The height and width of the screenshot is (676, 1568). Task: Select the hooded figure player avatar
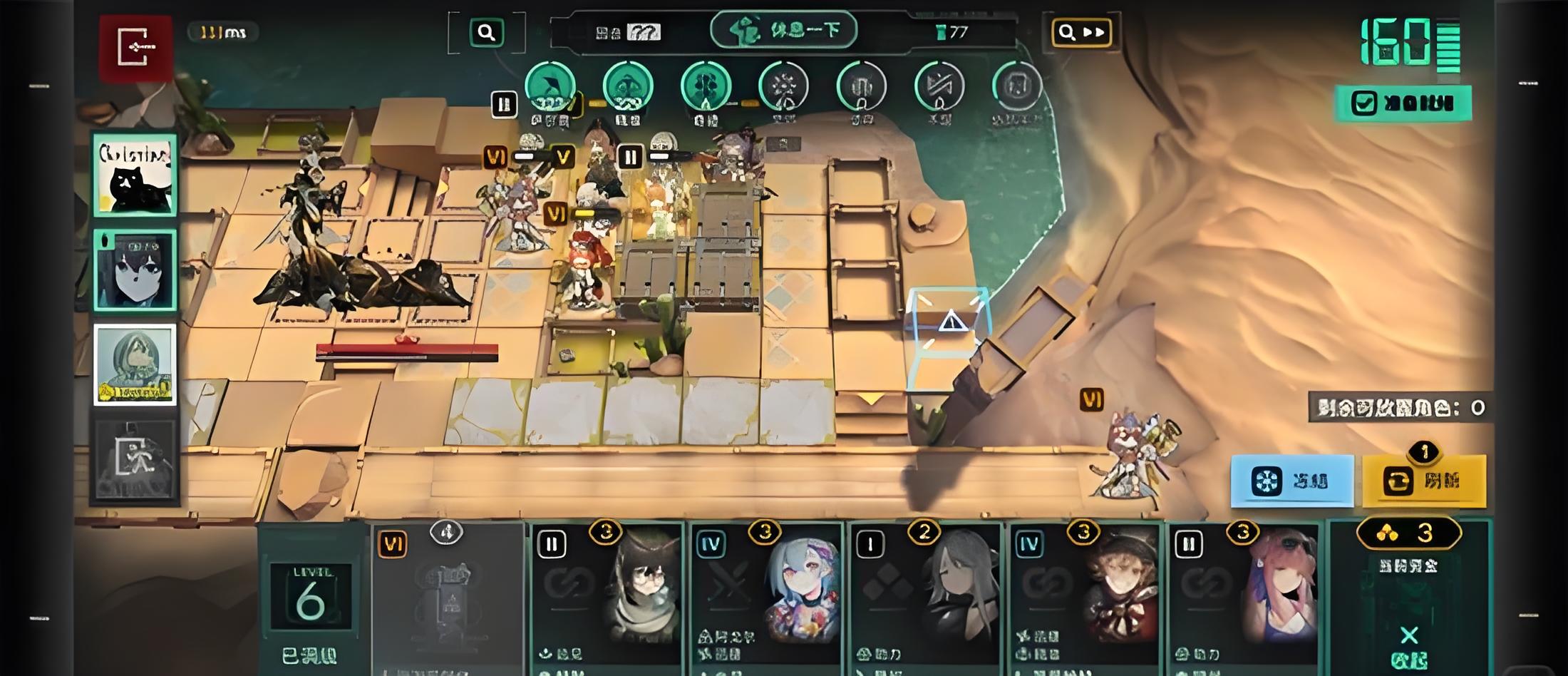(x=135, y=364)
